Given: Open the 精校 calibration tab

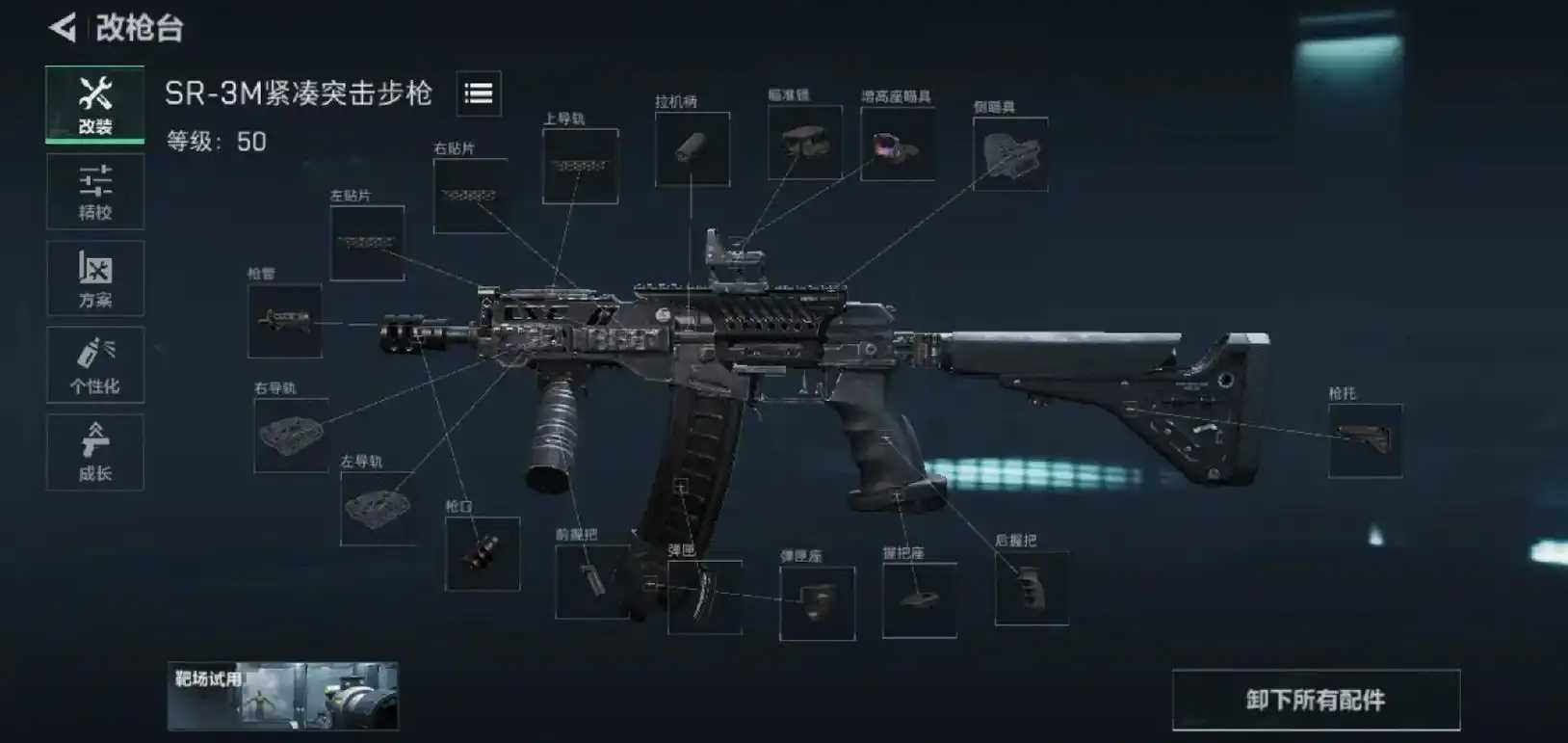Looking at the screenshot, I should (x=95, y=192).
